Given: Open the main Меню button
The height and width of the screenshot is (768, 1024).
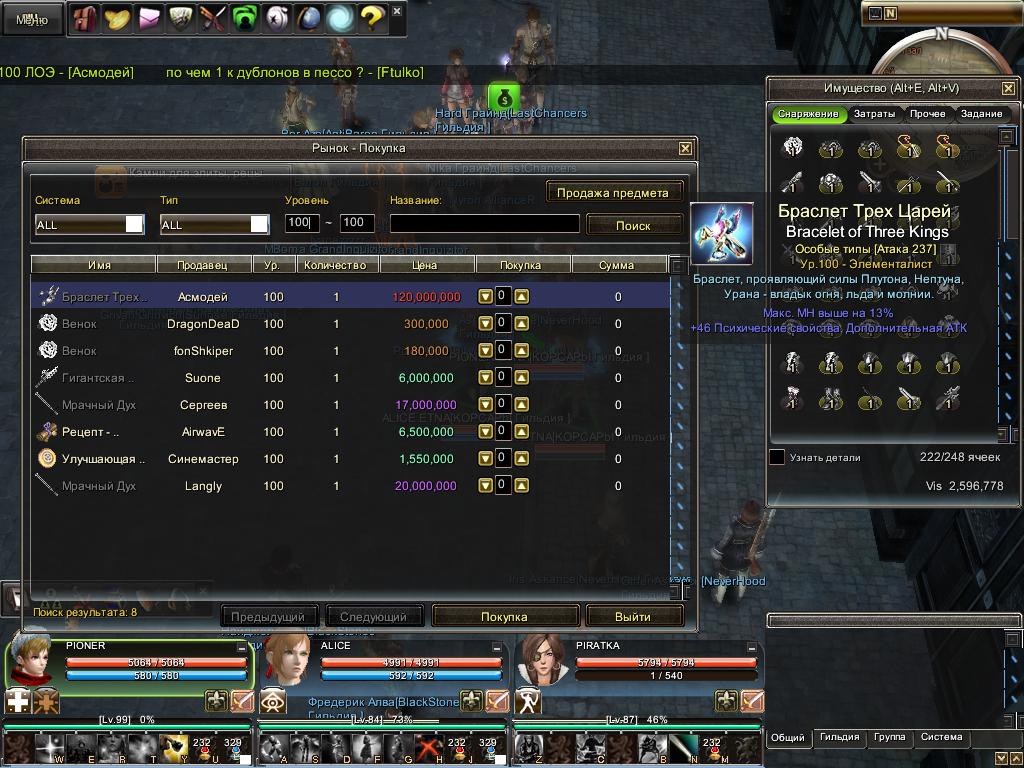Looking at the screenshot, I should coord(32,19).
